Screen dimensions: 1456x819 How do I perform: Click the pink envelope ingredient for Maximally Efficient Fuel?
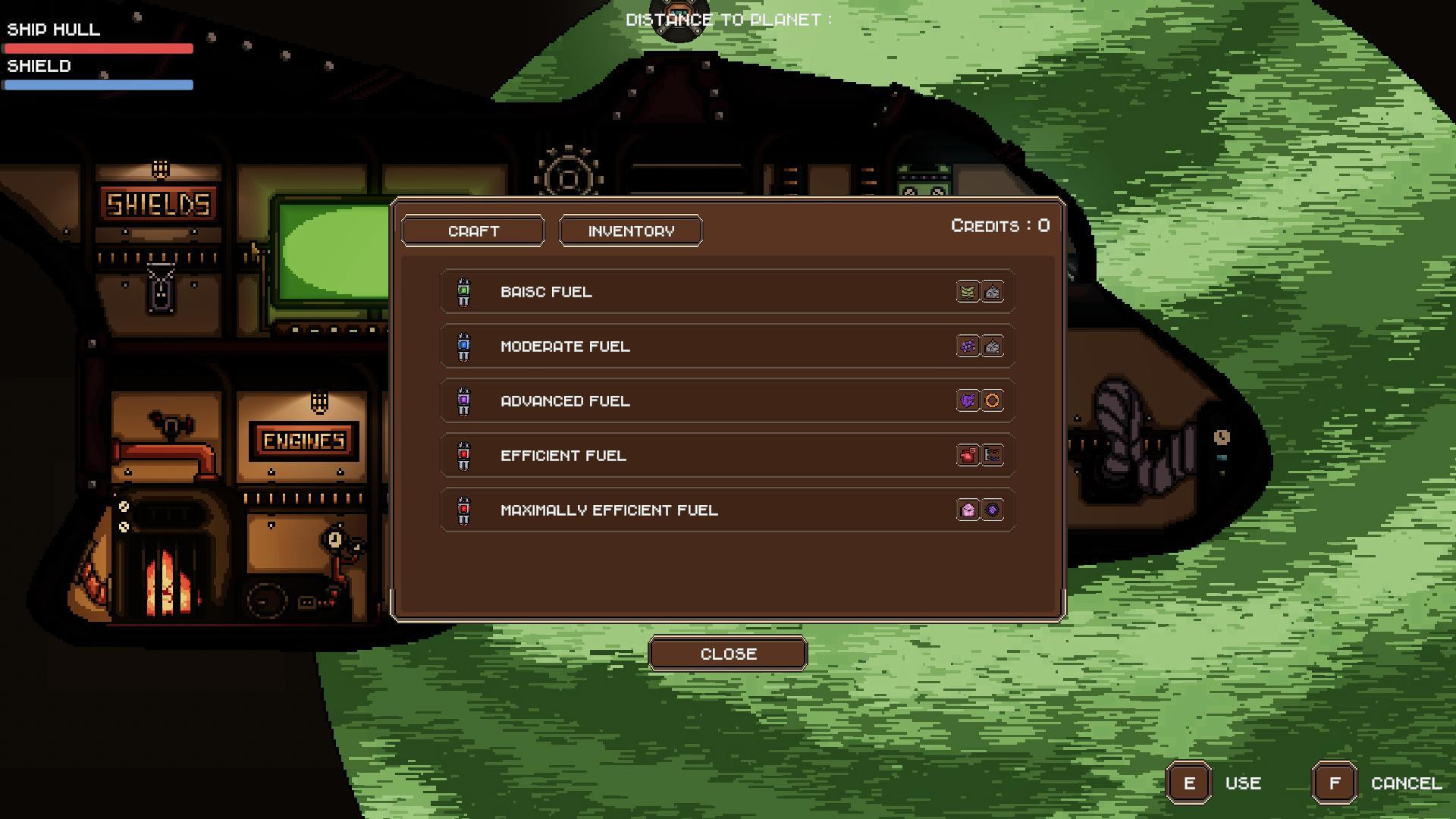tap(968, 510)
